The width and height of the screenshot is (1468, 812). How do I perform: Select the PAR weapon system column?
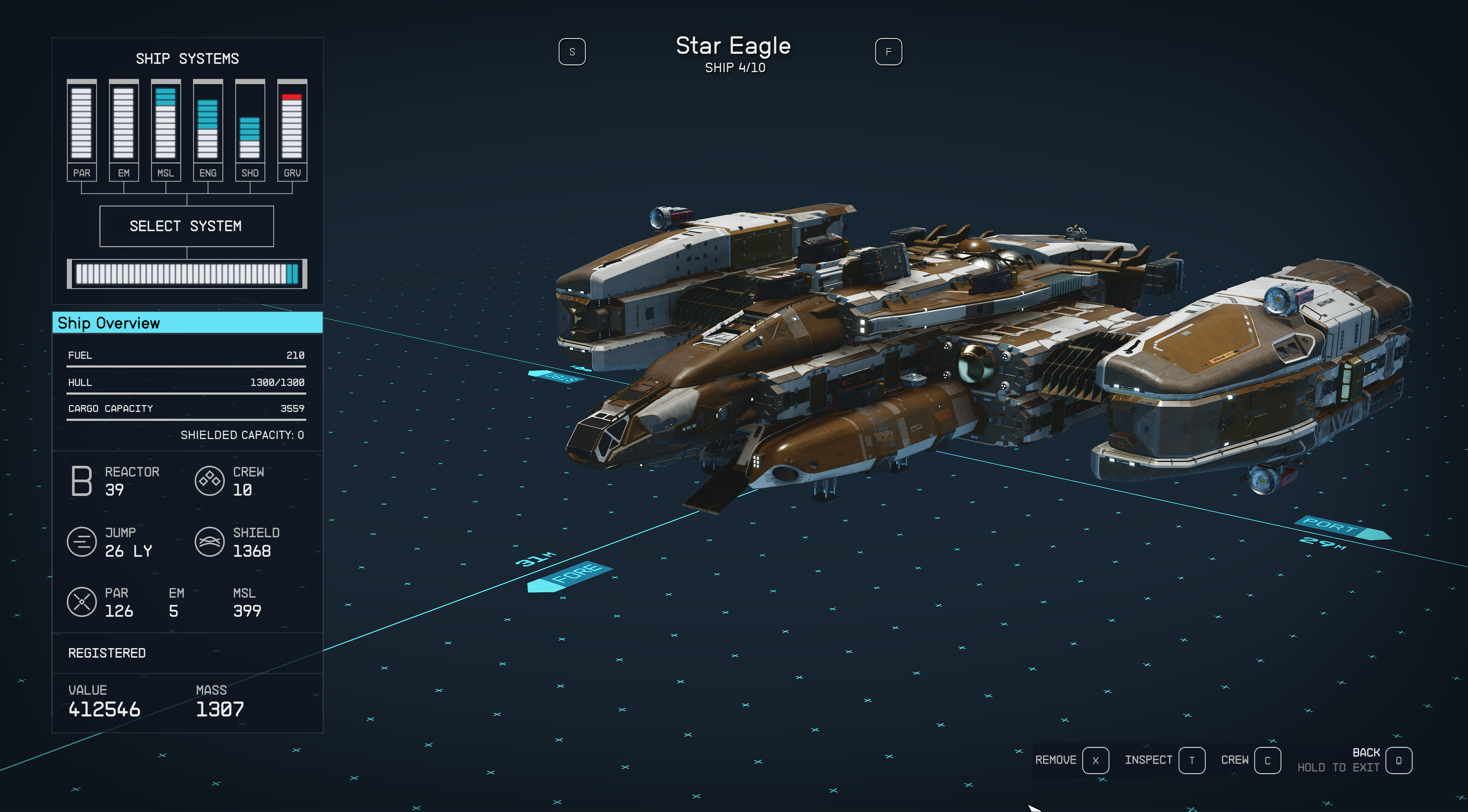coord(81,130)
